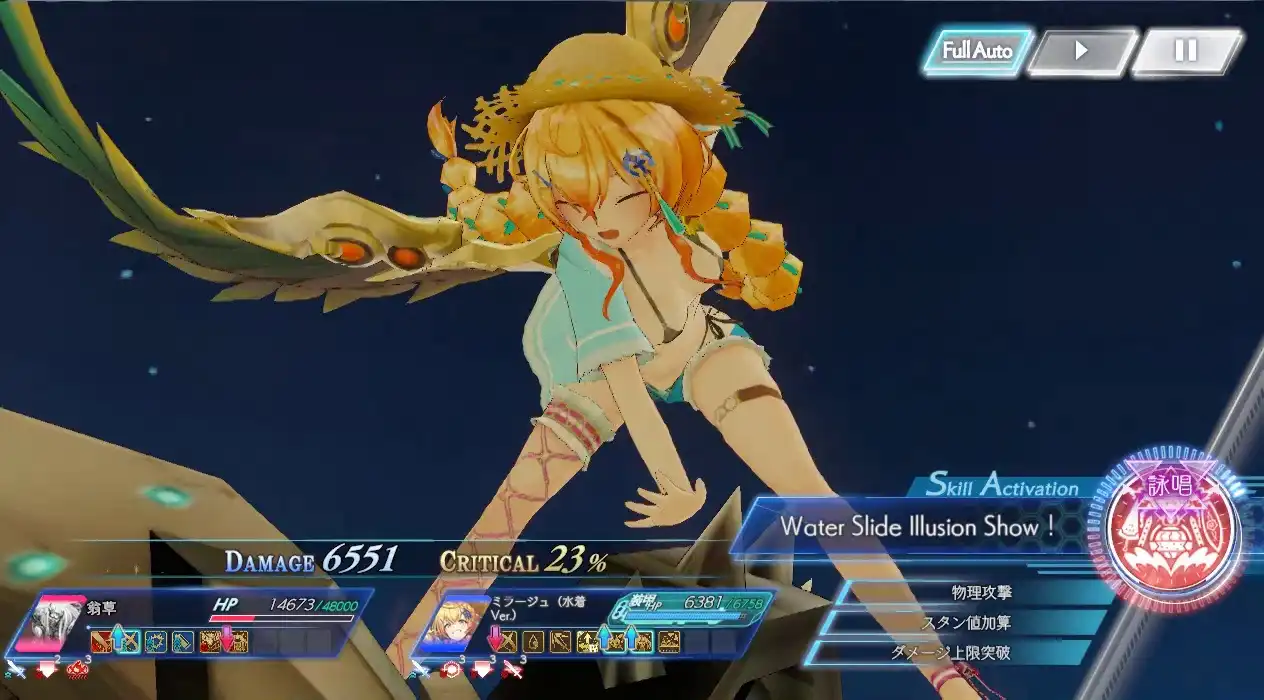The image size is (1264, 700).
Task: Select the 翁草 enemy portrait
Action: [x=59, y=624]
